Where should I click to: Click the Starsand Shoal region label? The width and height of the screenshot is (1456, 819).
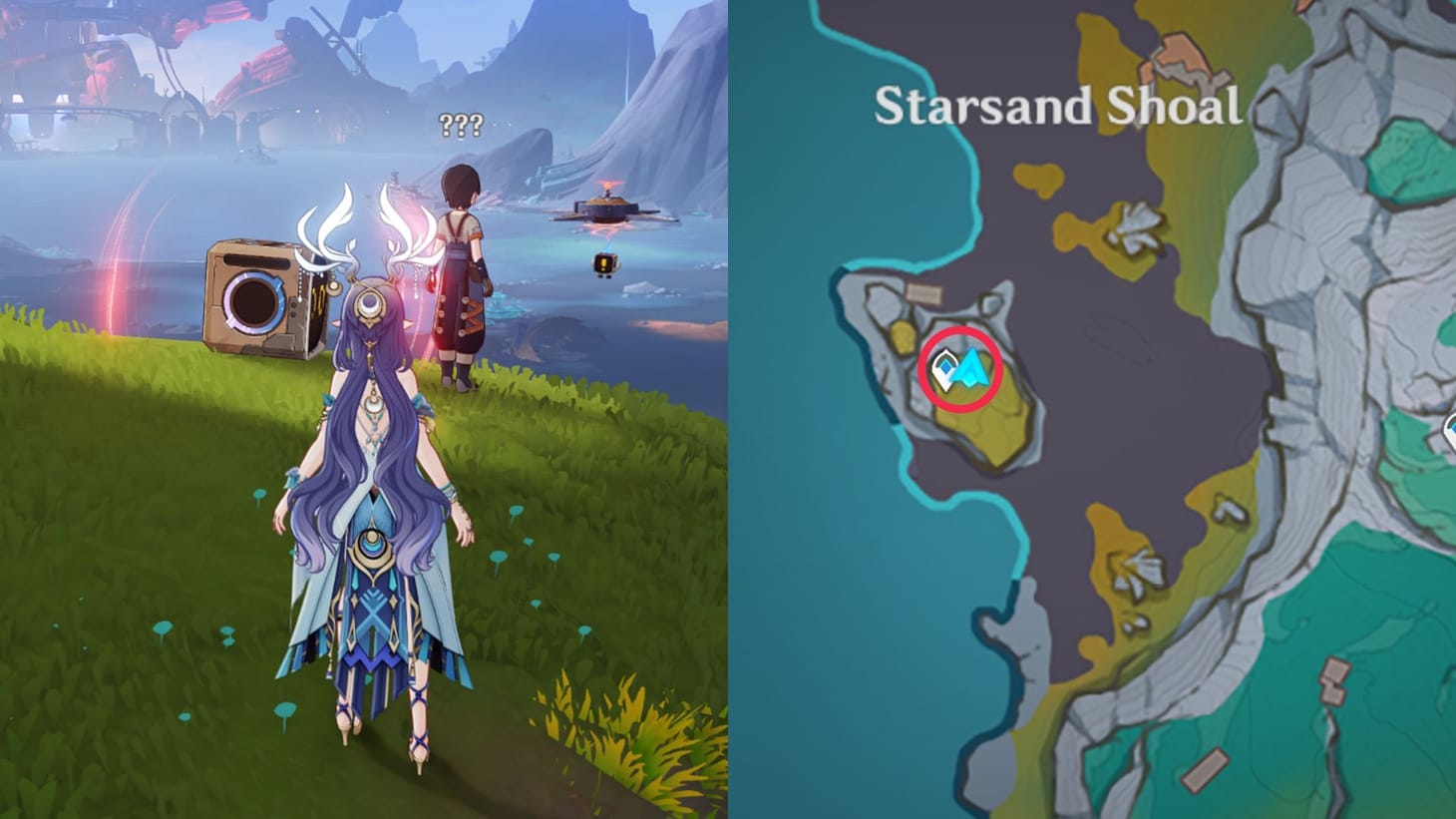(x=1059, y=105)
